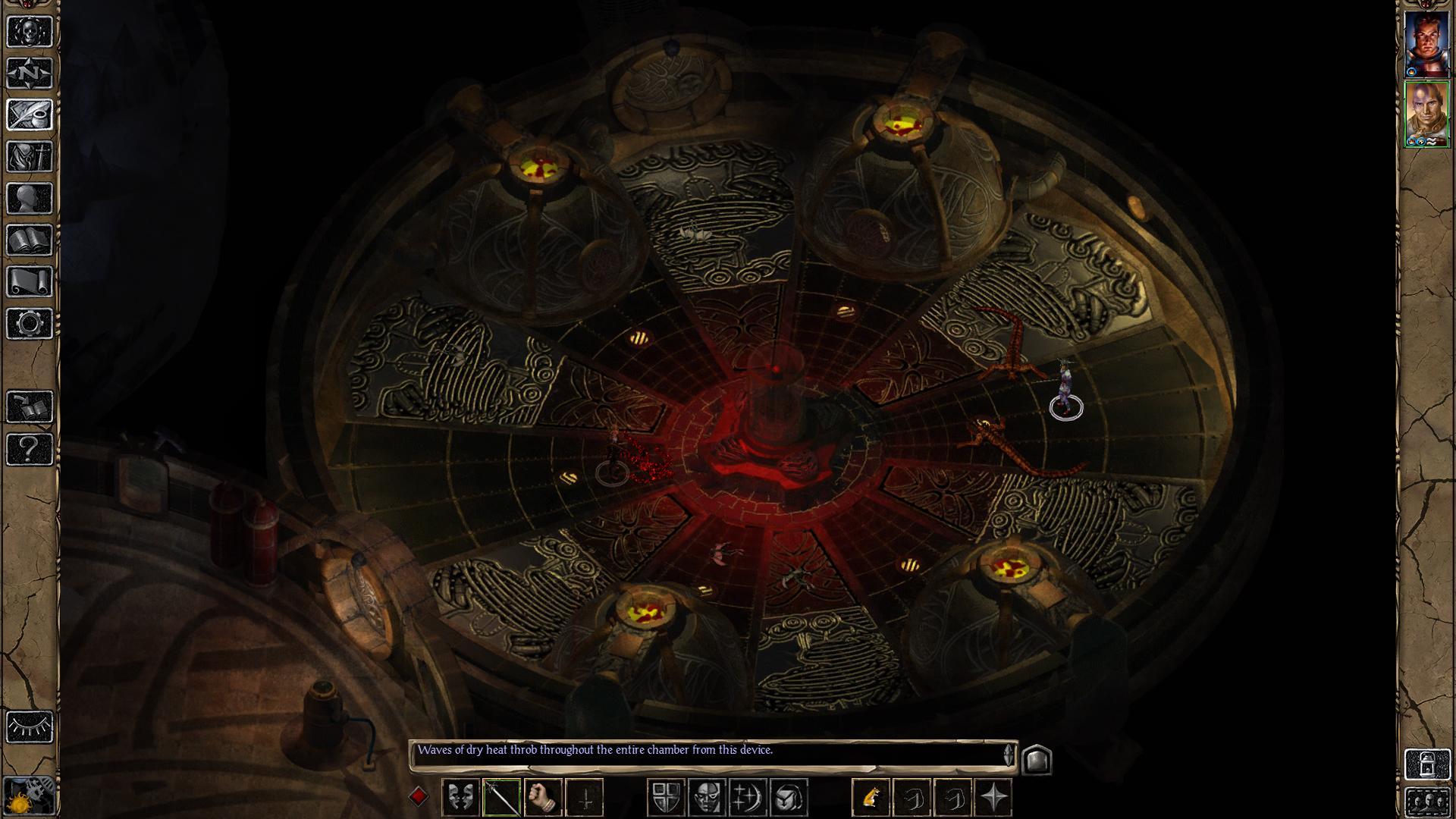
Task: Open the area map compass button
Action: 30,74
